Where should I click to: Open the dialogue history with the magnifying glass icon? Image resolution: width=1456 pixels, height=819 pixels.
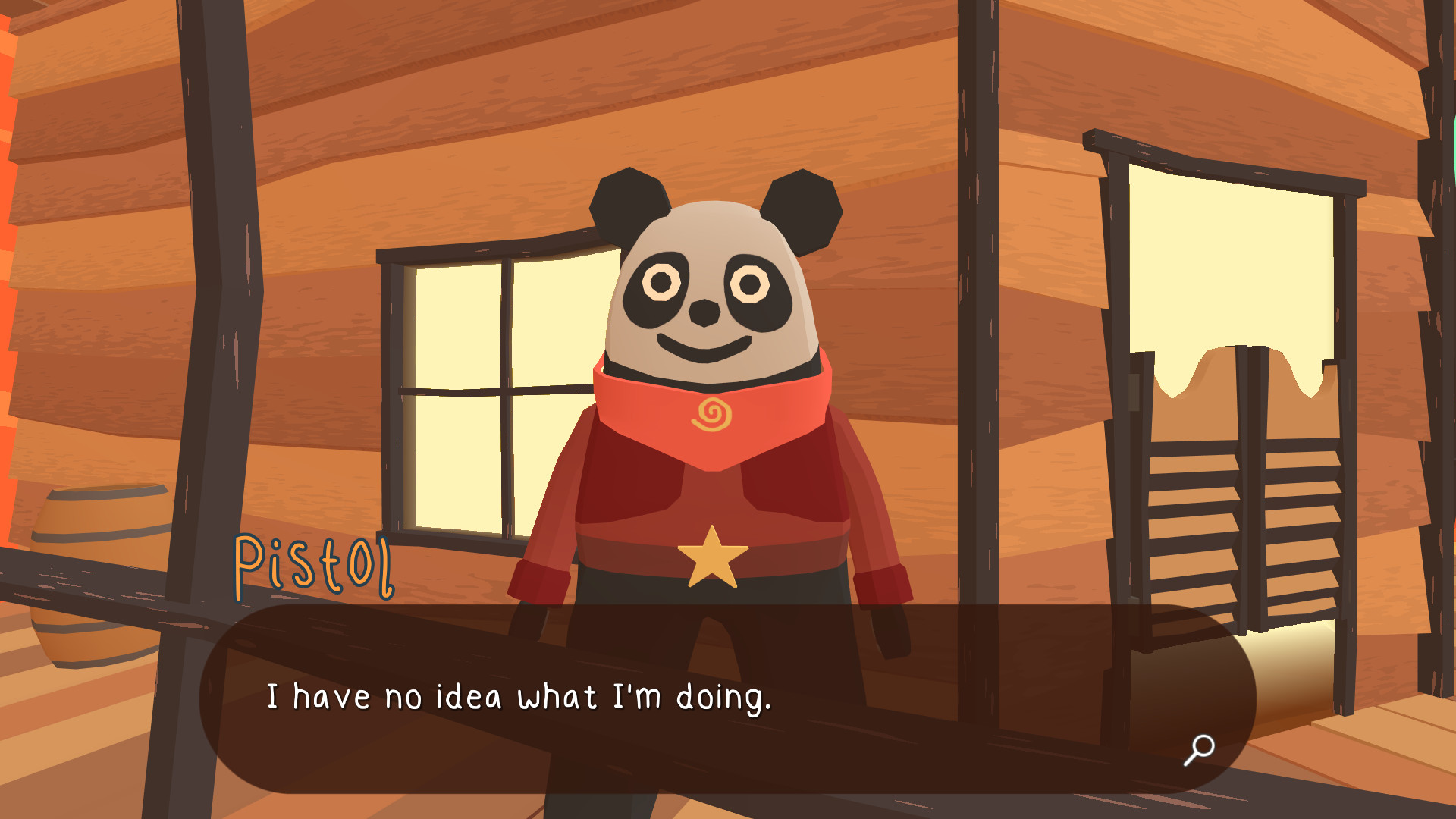click(1199, 750)
